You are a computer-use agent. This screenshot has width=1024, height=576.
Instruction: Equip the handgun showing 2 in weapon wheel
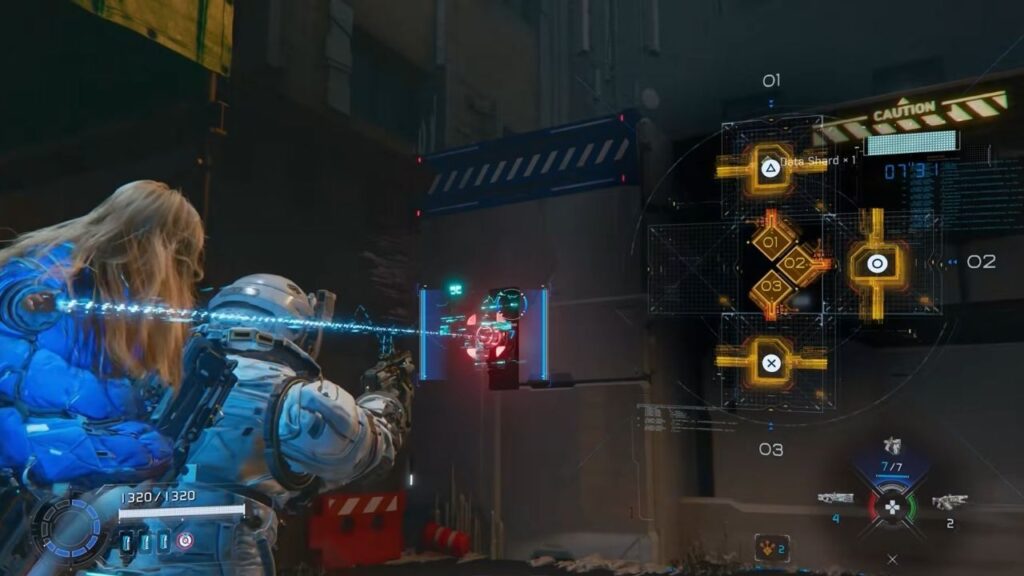point(948,501)
